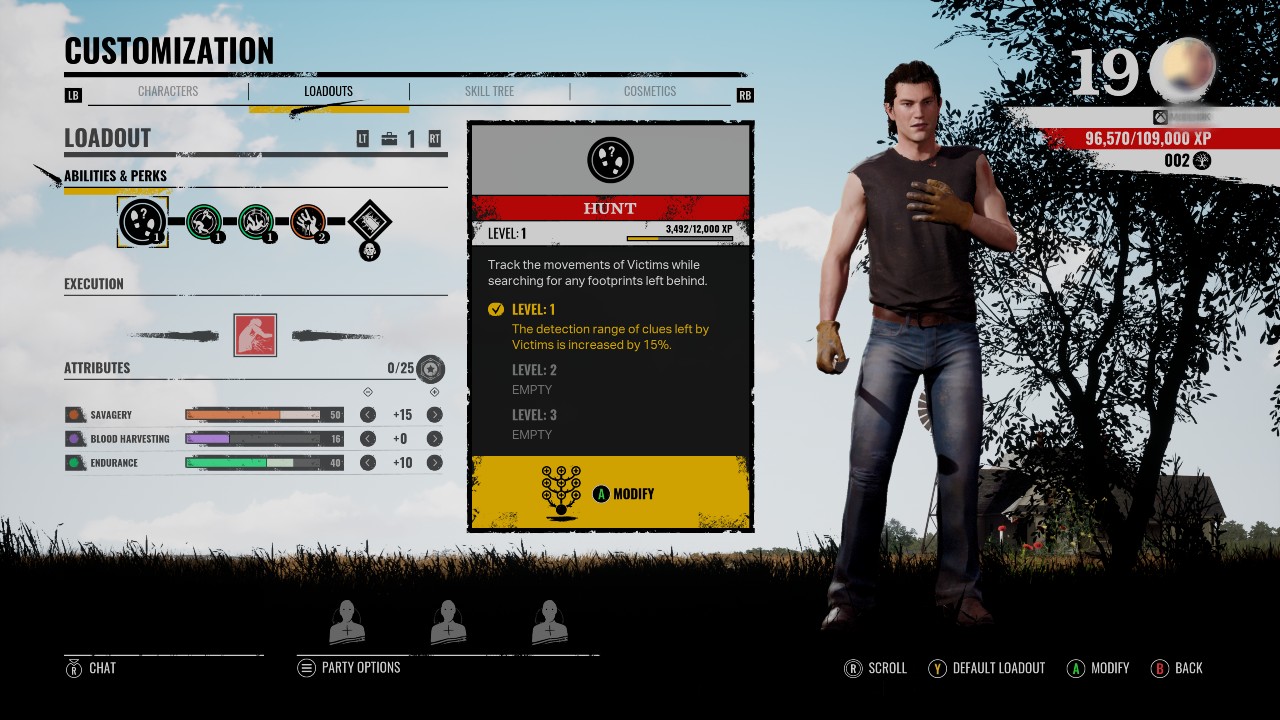Image resolution: width=1280 pixels, height=720 pixels.
Task: Click Blood Harvesting right arrow stepper
Action: 434,438
